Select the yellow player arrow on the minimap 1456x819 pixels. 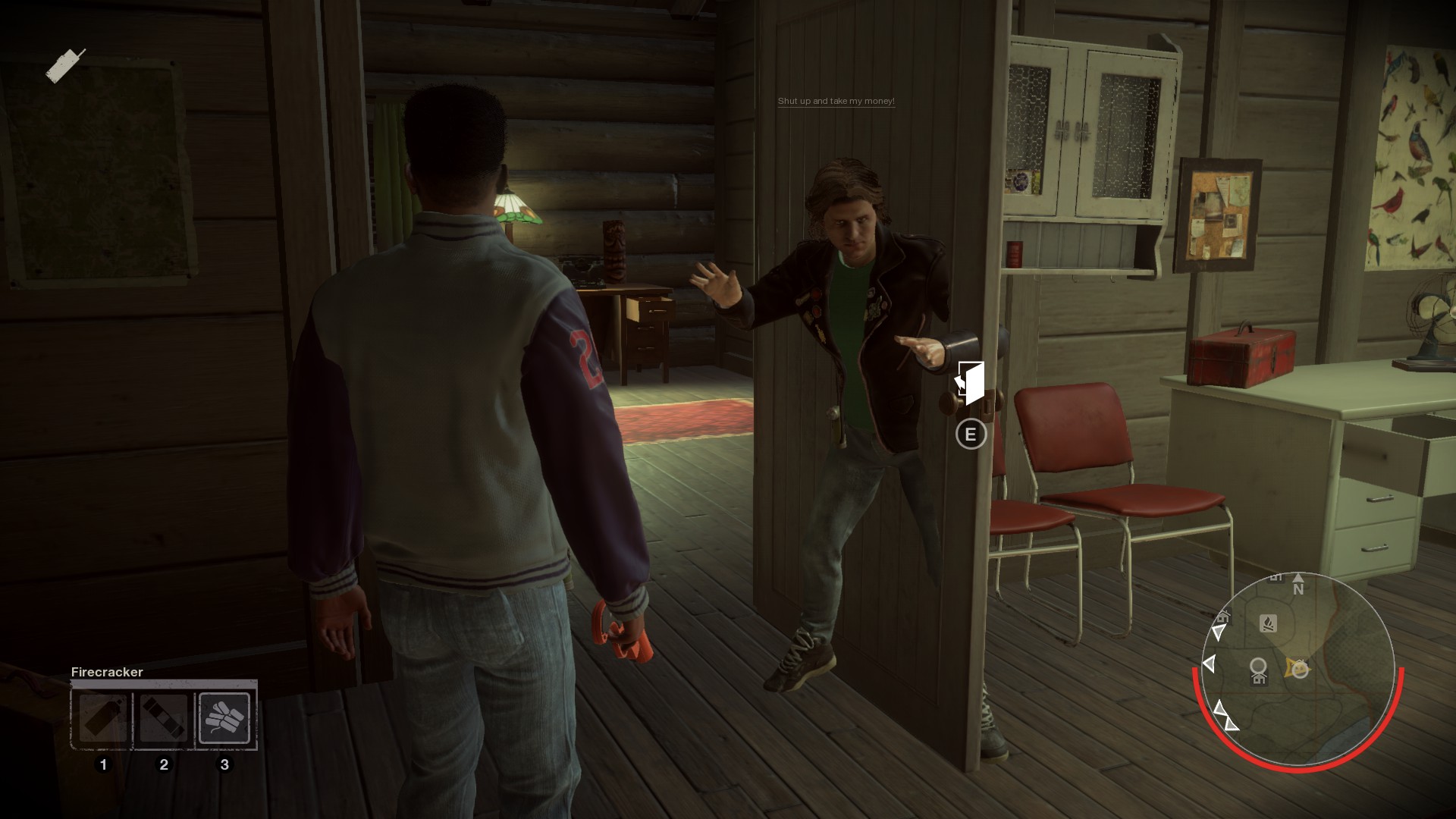(x=1298, y=669)
